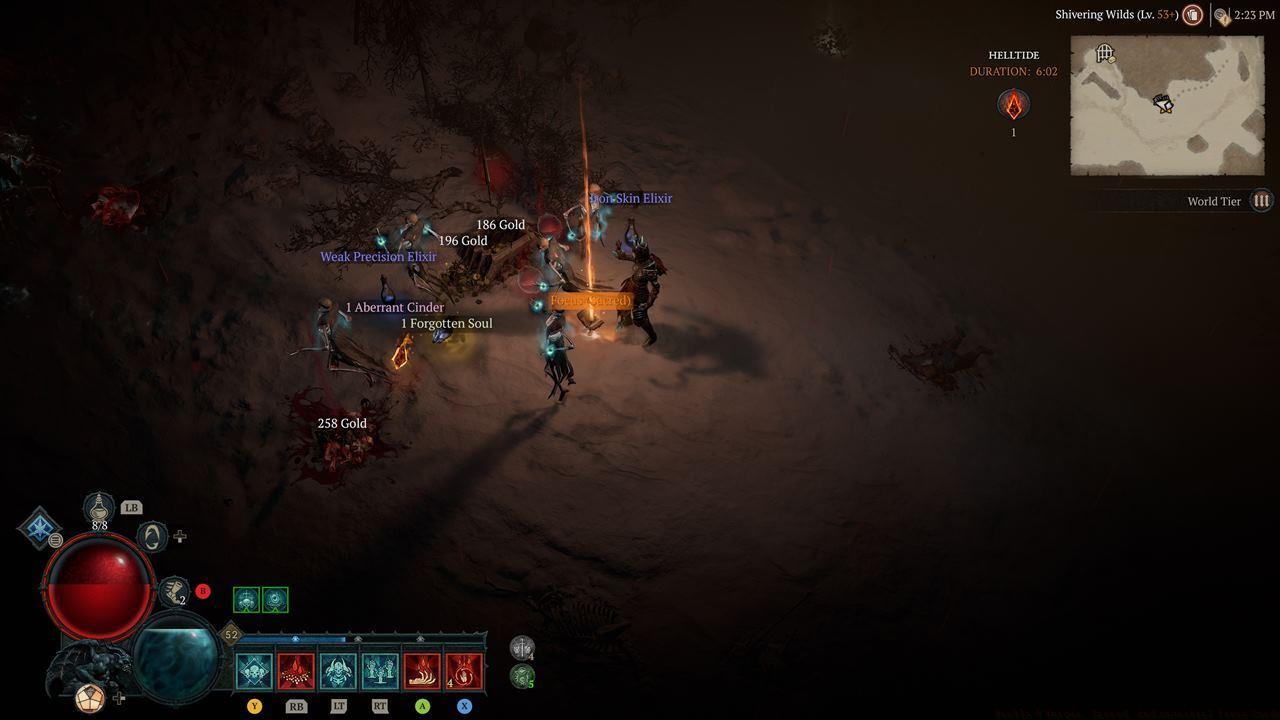Pick up the Iron Skin Elixir
Screen dimensions: 1280x720
click(x=630, y=198)
